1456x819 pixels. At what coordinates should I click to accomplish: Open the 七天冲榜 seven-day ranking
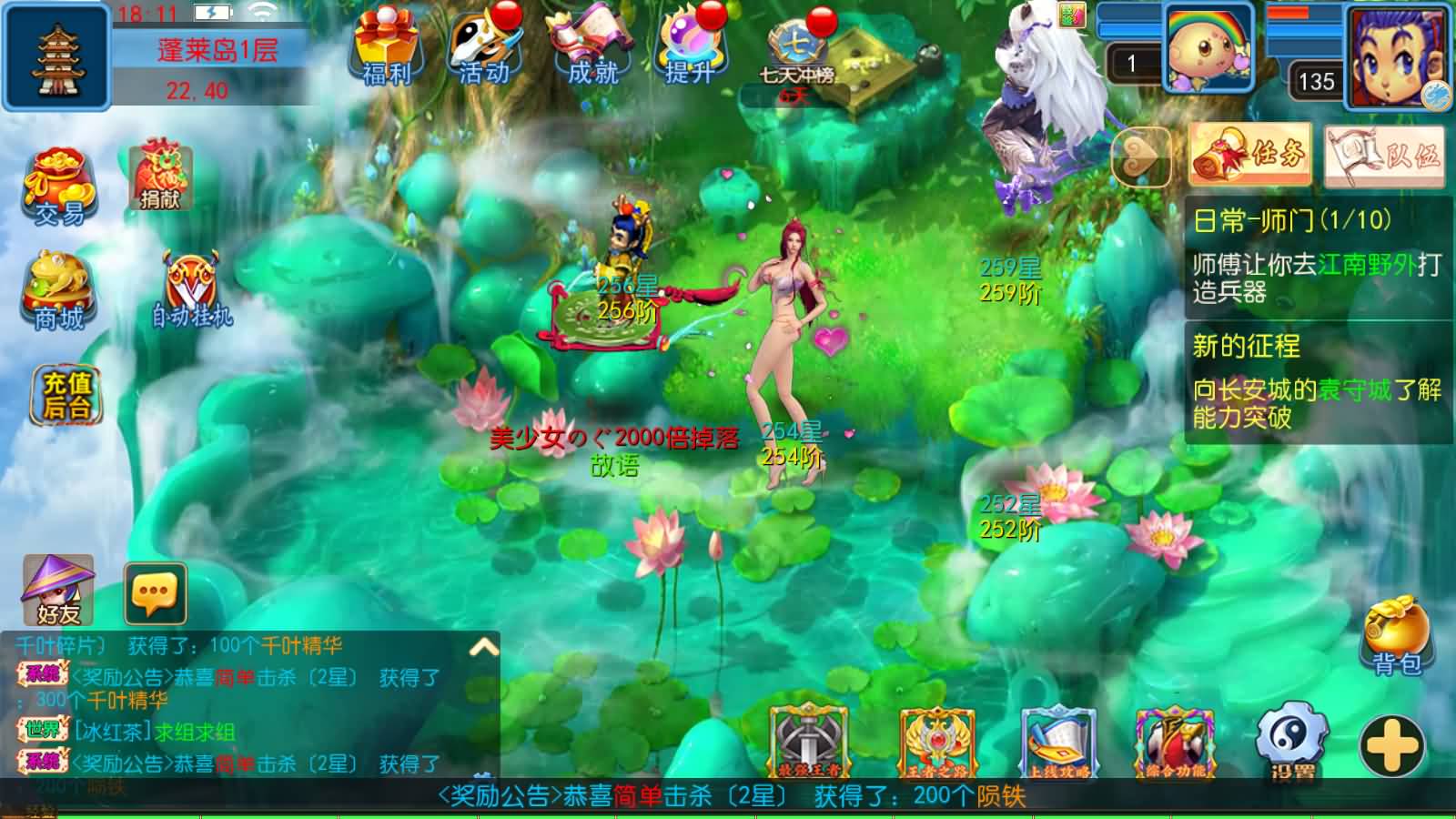pos(797,53)
